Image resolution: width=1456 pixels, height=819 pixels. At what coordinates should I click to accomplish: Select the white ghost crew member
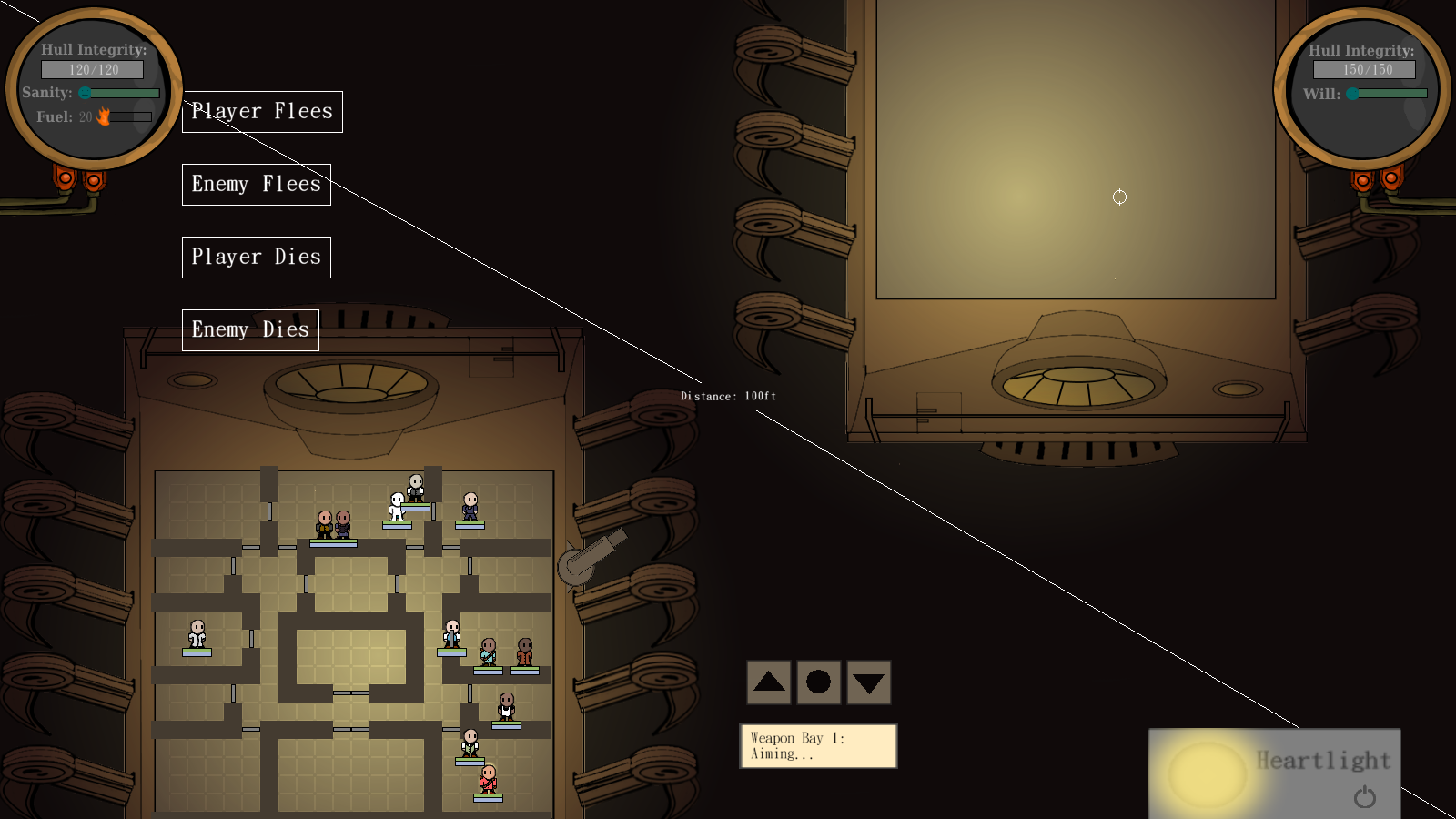click(397, 506)
